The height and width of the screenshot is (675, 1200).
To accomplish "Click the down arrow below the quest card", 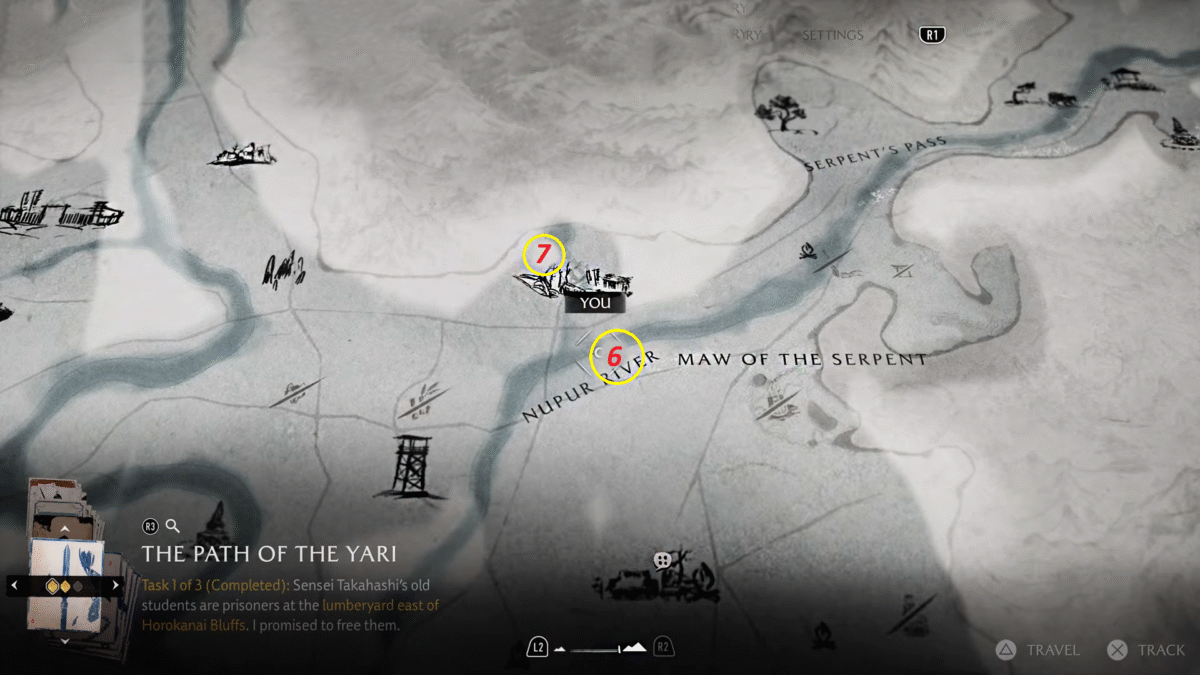I will point(65,641).
